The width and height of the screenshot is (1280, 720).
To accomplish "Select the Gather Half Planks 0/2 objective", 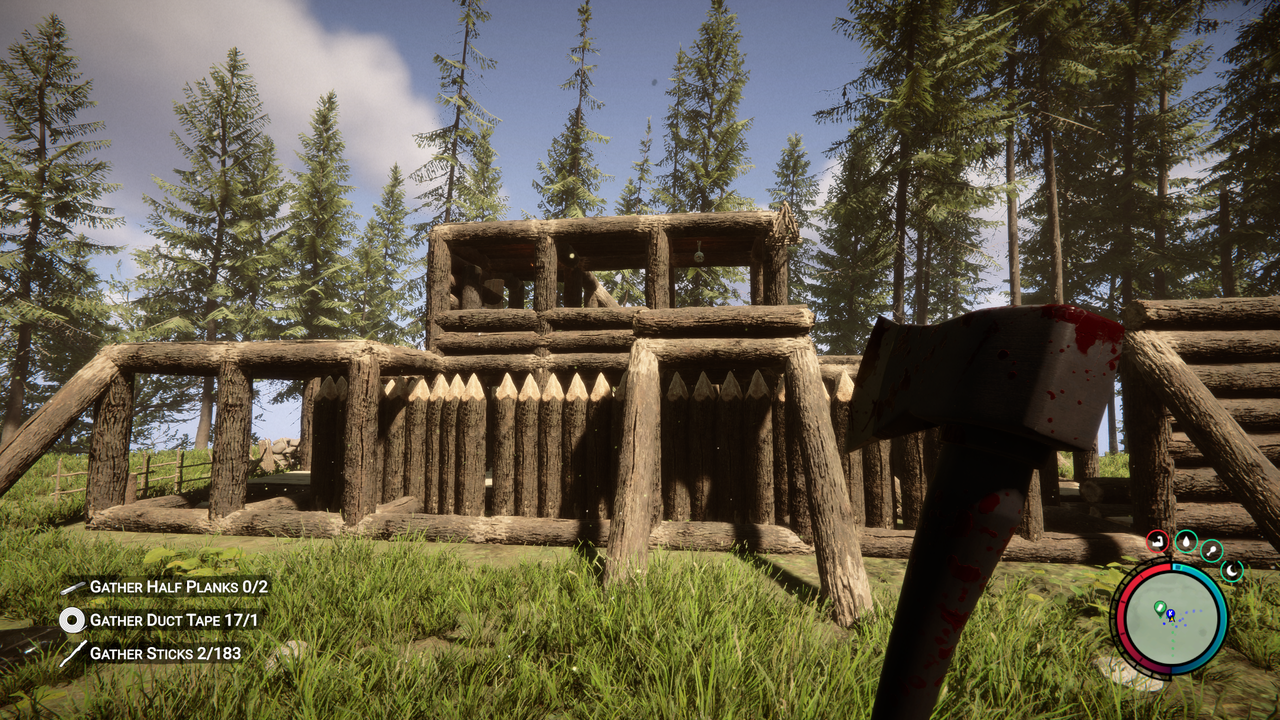I will click(178, 587).
